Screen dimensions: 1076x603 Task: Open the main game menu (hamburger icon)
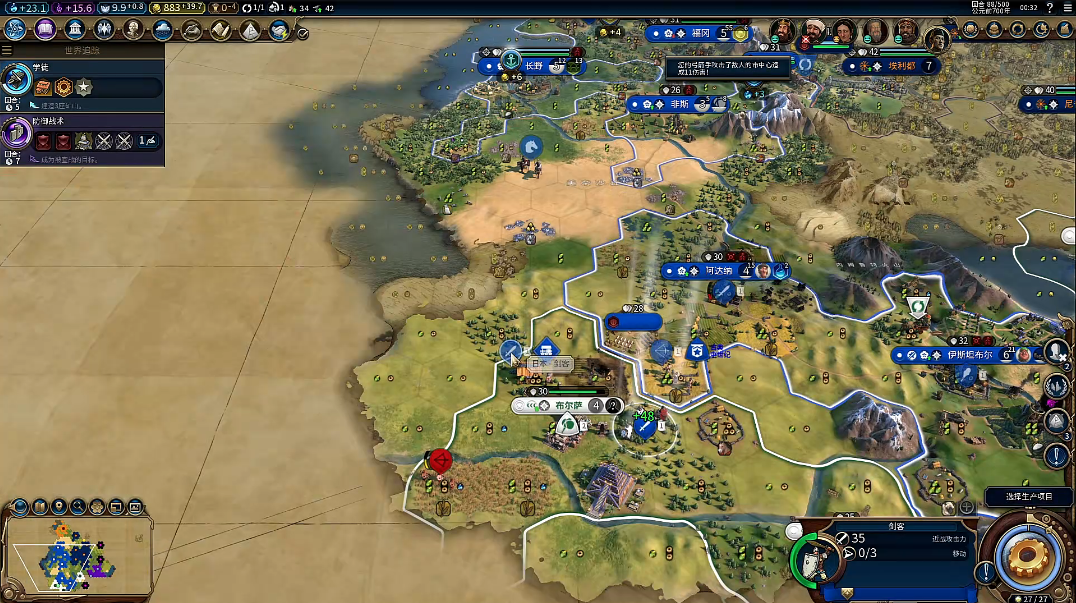(x=1066, y=8)
